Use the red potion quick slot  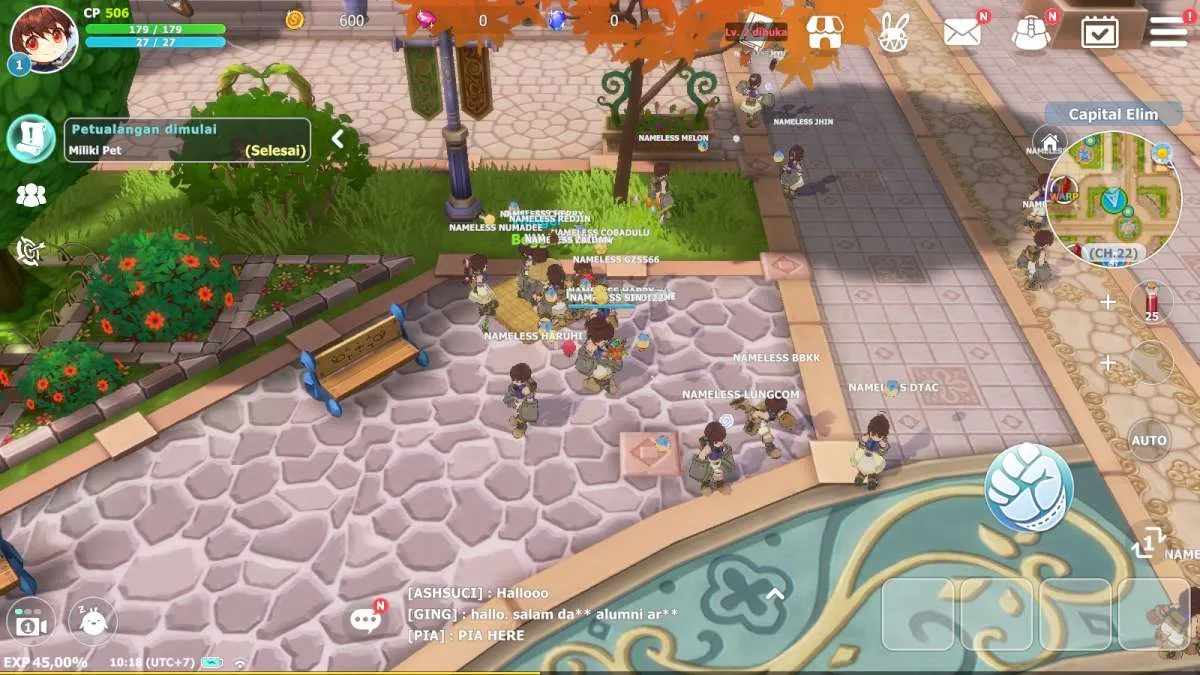[x=1151, y=302]
